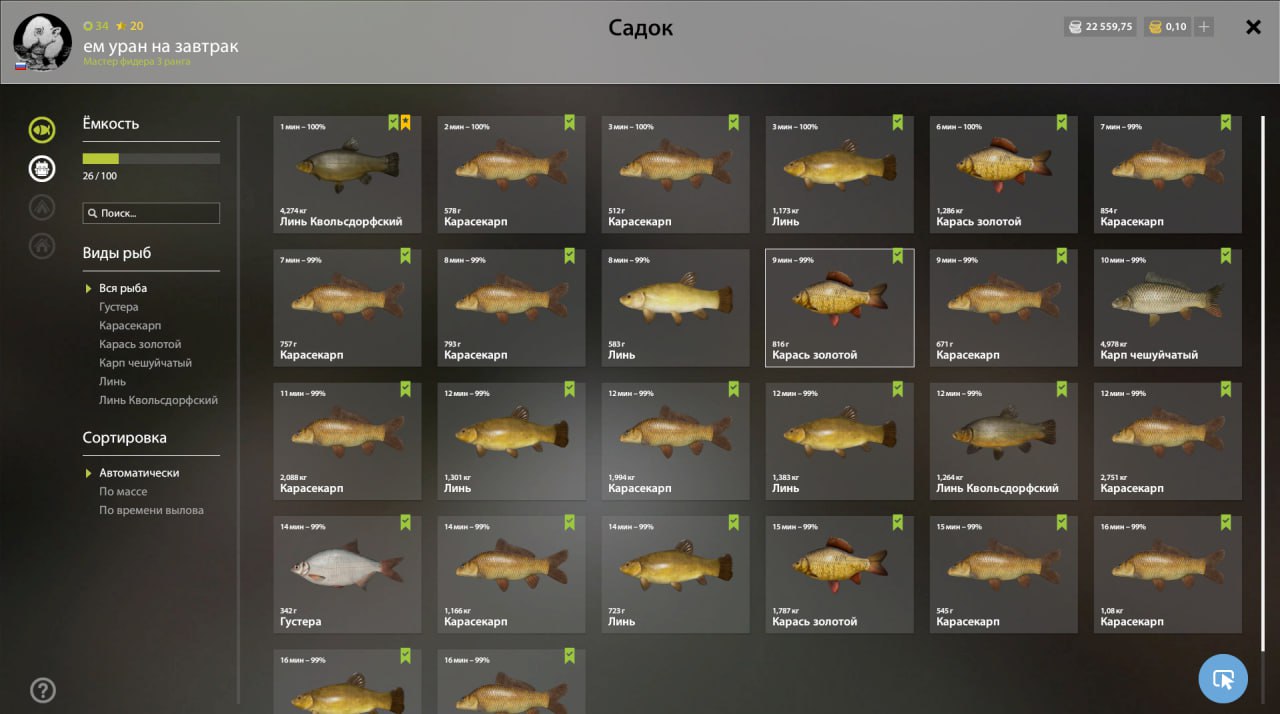Select the Линь Квольсдорфский species filter
Screen dimensions: 1280x714
pyautogui.click(x=158, y=400)
